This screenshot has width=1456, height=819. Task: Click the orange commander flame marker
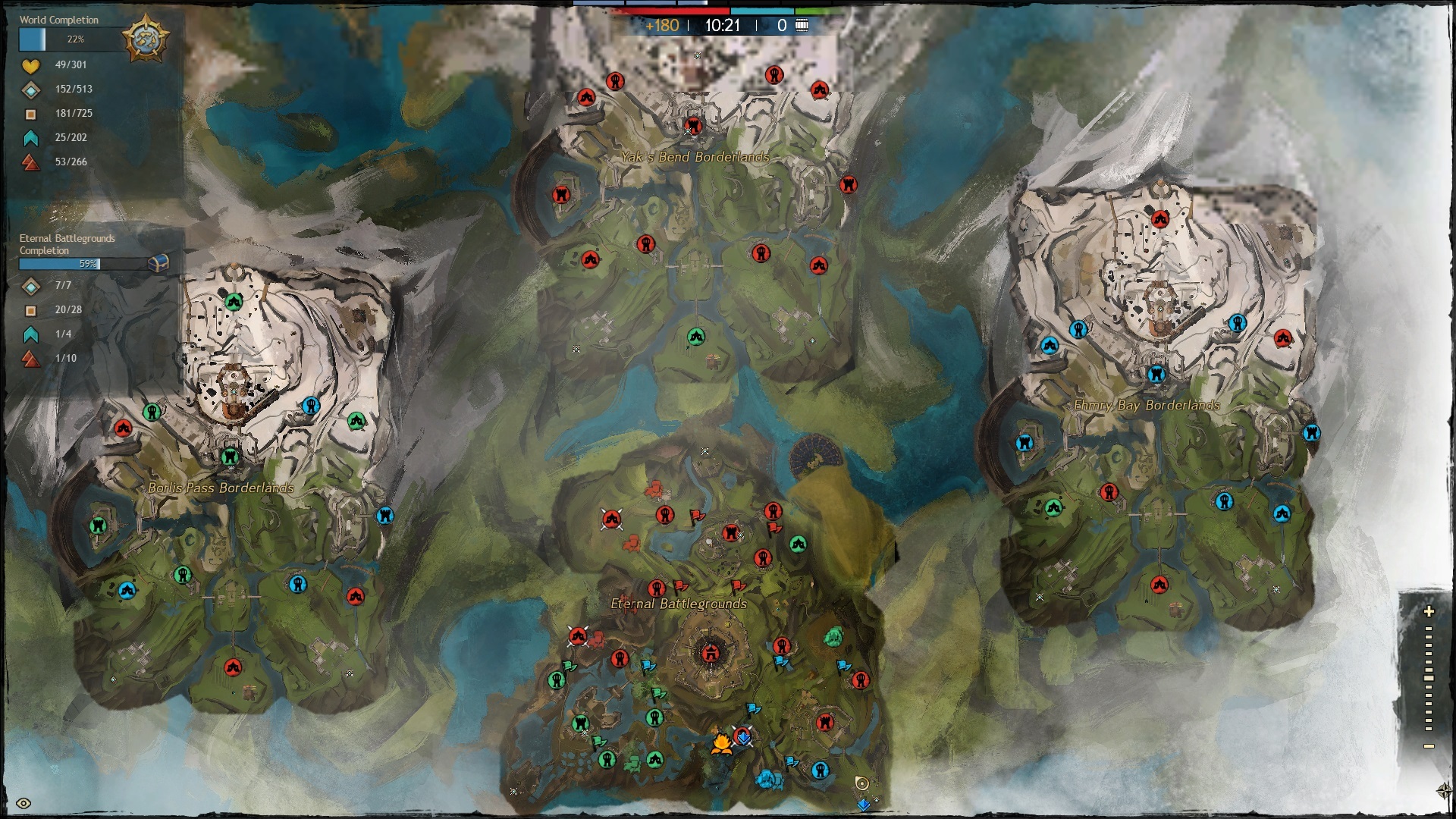tap(721, 743)
